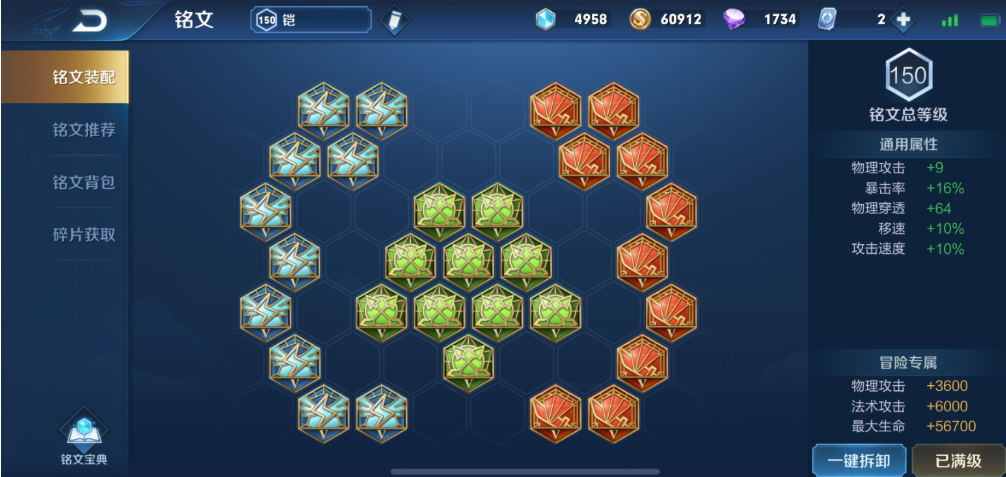The height and width of the screenshot is (477, 1006).
Task: Open the 铭文背包 tab
Action: tap(83, 182)
